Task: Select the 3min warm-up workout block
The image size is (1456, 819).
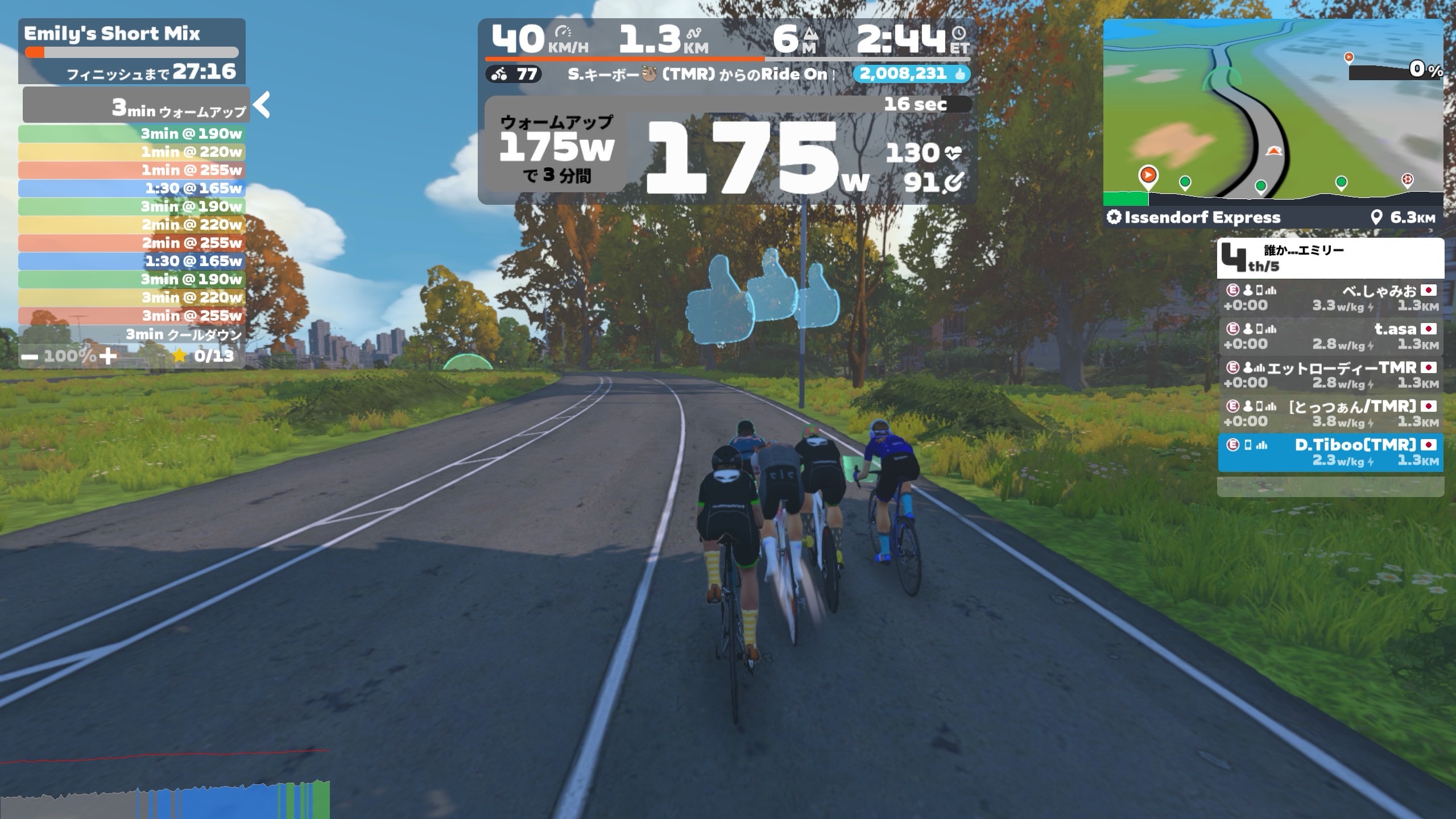Action: click(x=136, y=106)
